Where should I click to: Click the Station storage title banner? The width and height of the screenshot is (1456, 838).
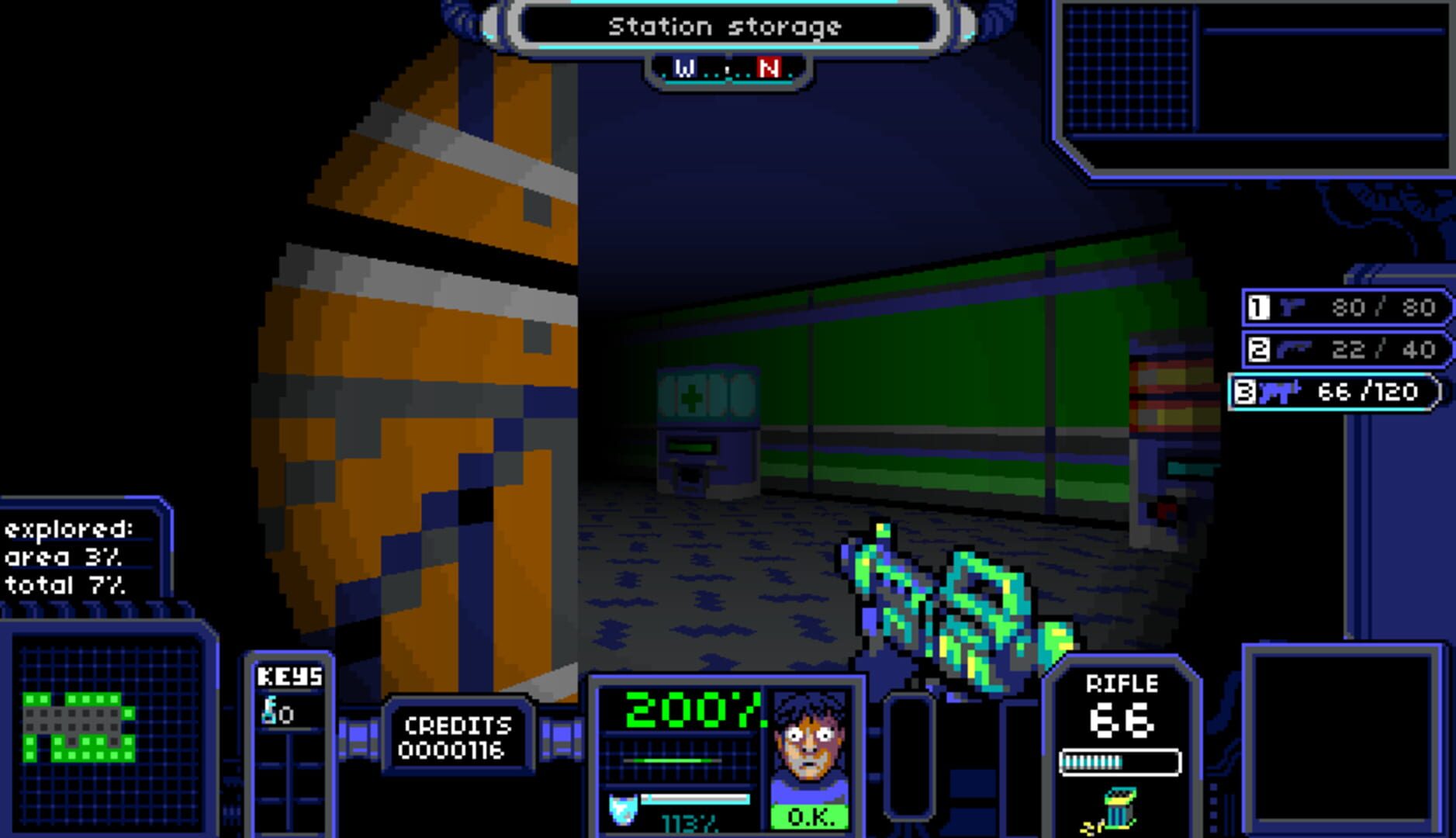[x=728, y=27]
